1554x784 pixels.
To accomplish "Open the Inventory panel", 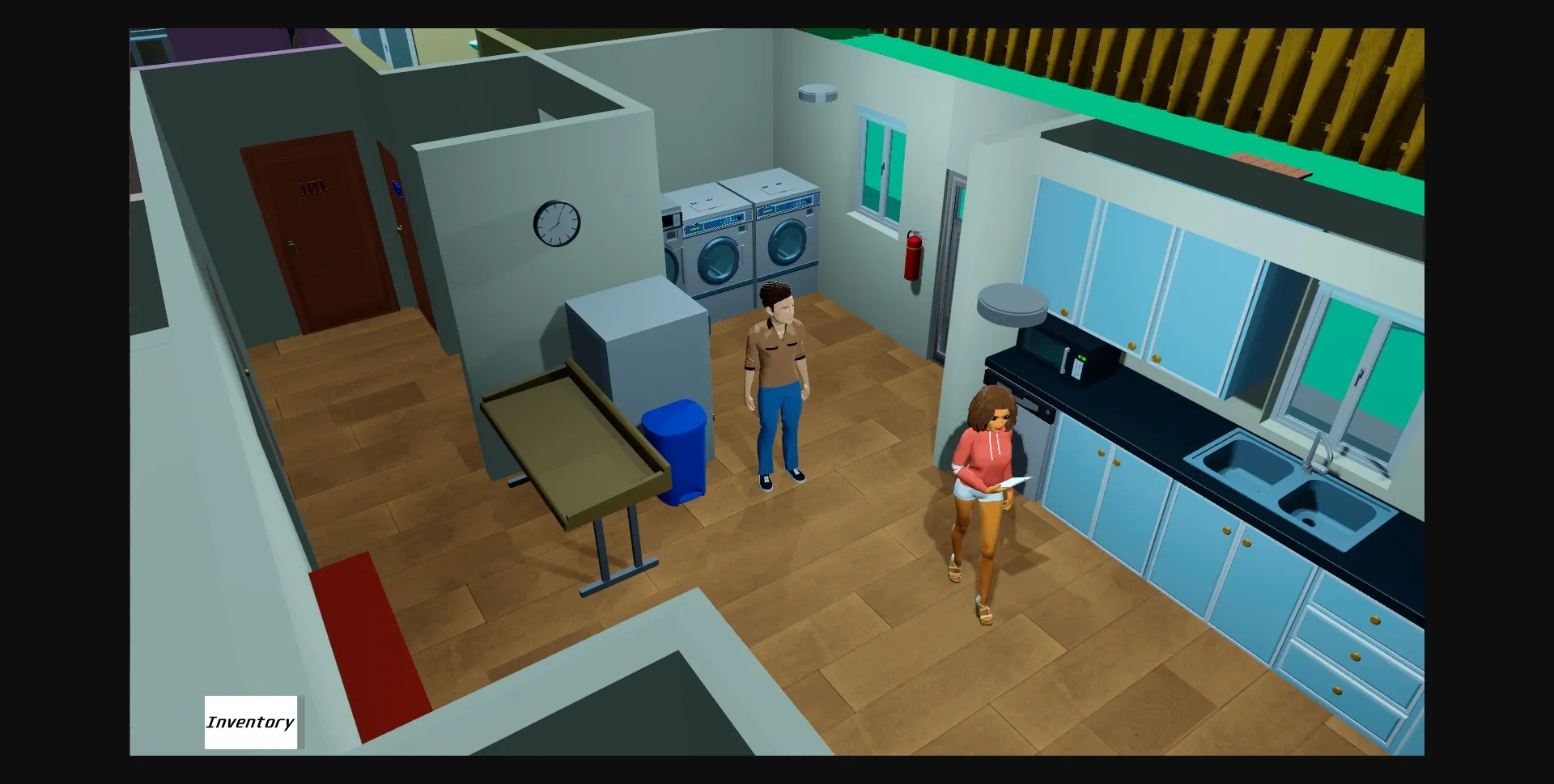I will click(x=251, y=723).
